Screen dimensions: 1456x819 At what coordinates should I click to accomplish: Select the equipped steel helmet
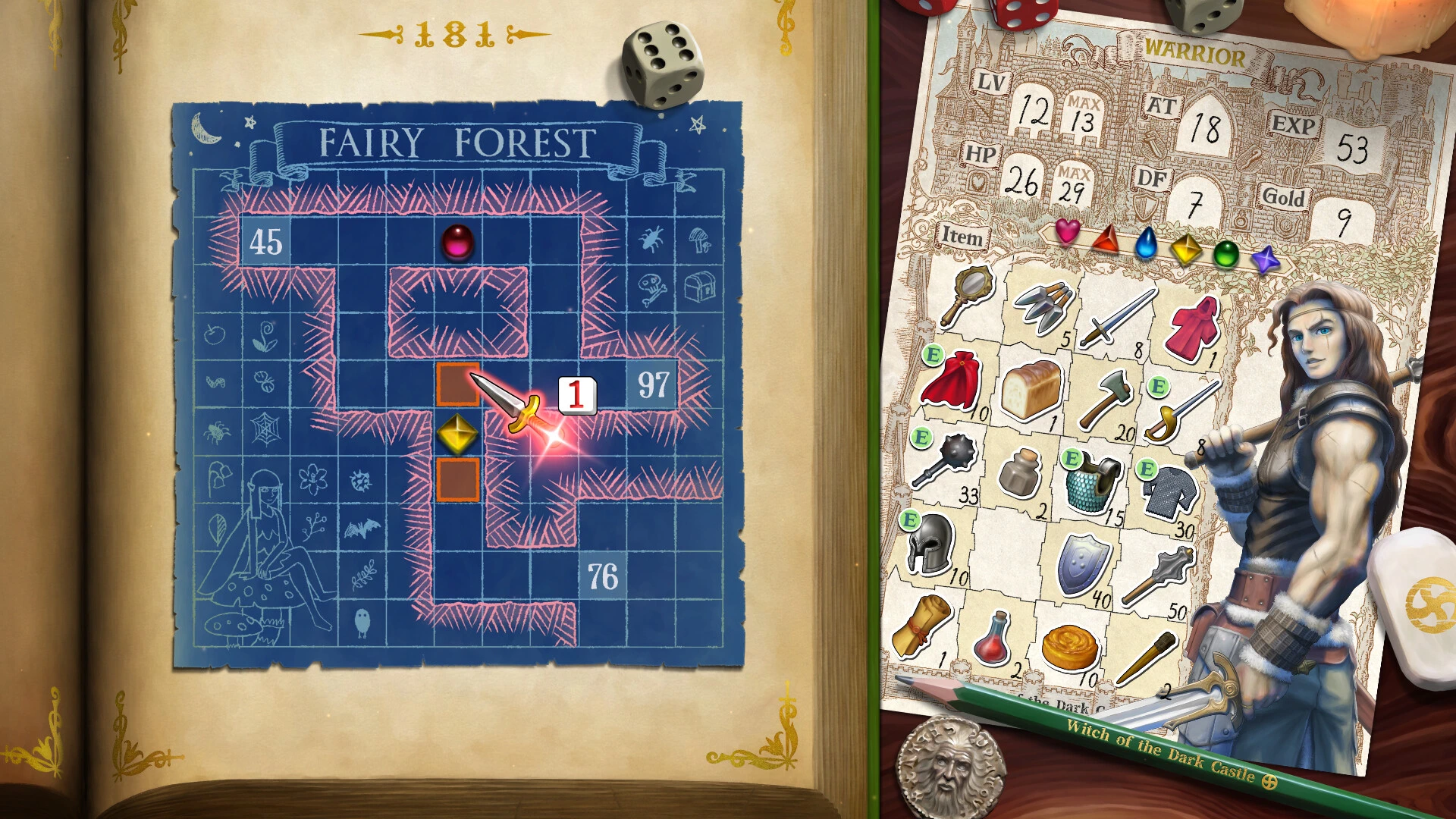pyautogui.click(x=932, y=543)
